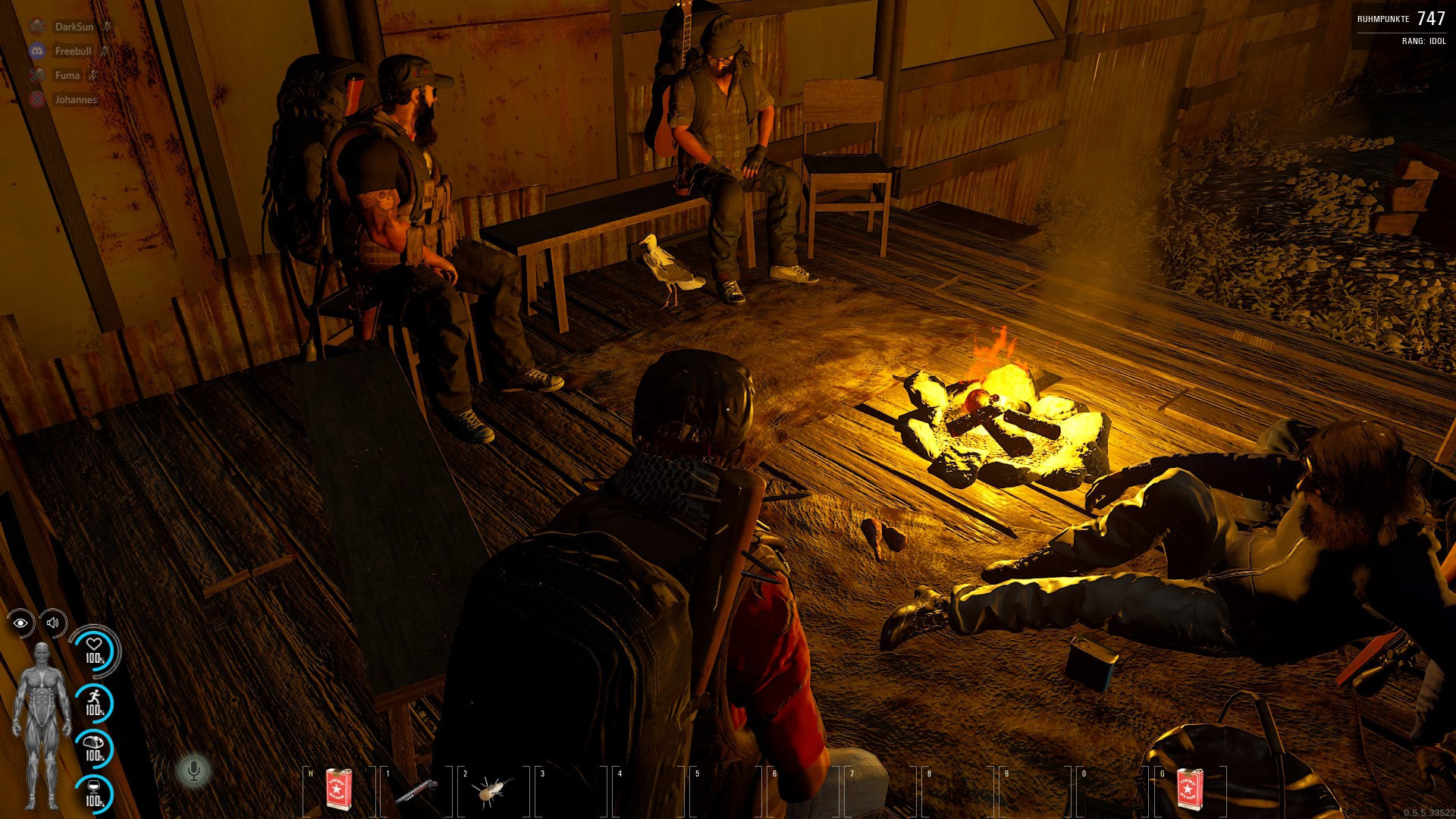Use the Lucky Stars pack in slot G
Image resolution: width=1456 pixels, height=819 pixels.
tap(1189, 789)
